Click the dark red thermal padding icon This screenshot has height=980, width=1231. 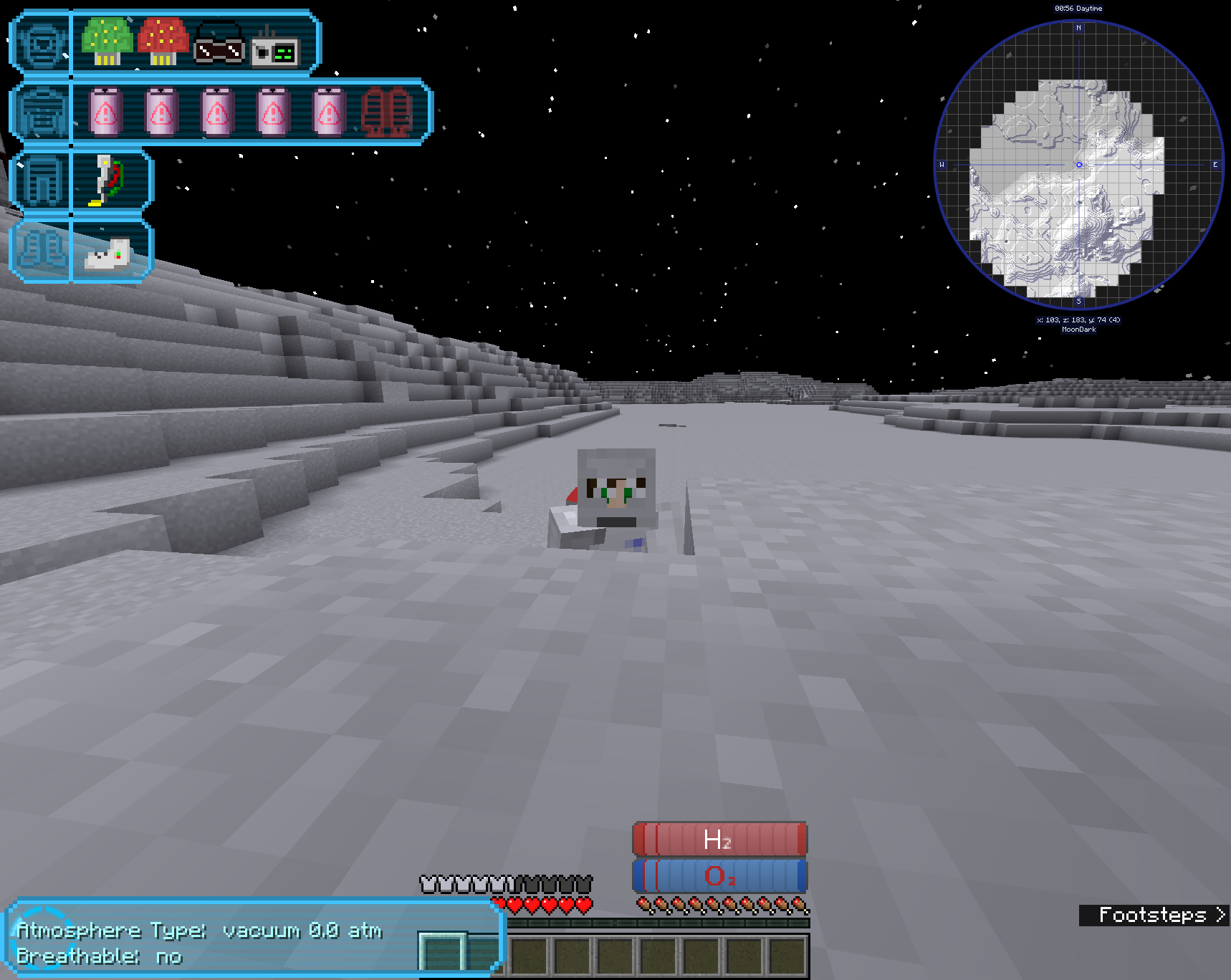tap(387, 111)
